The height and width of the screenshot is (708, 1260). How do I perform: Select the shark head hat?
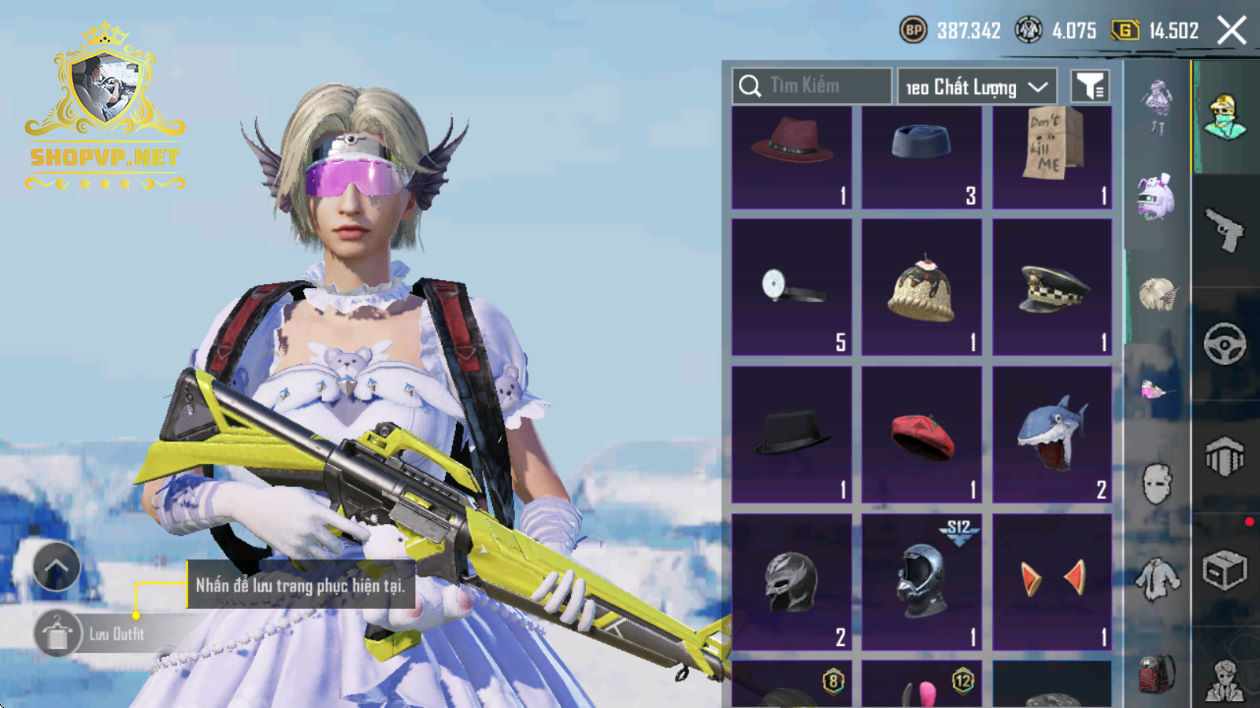pos(1052,434)
